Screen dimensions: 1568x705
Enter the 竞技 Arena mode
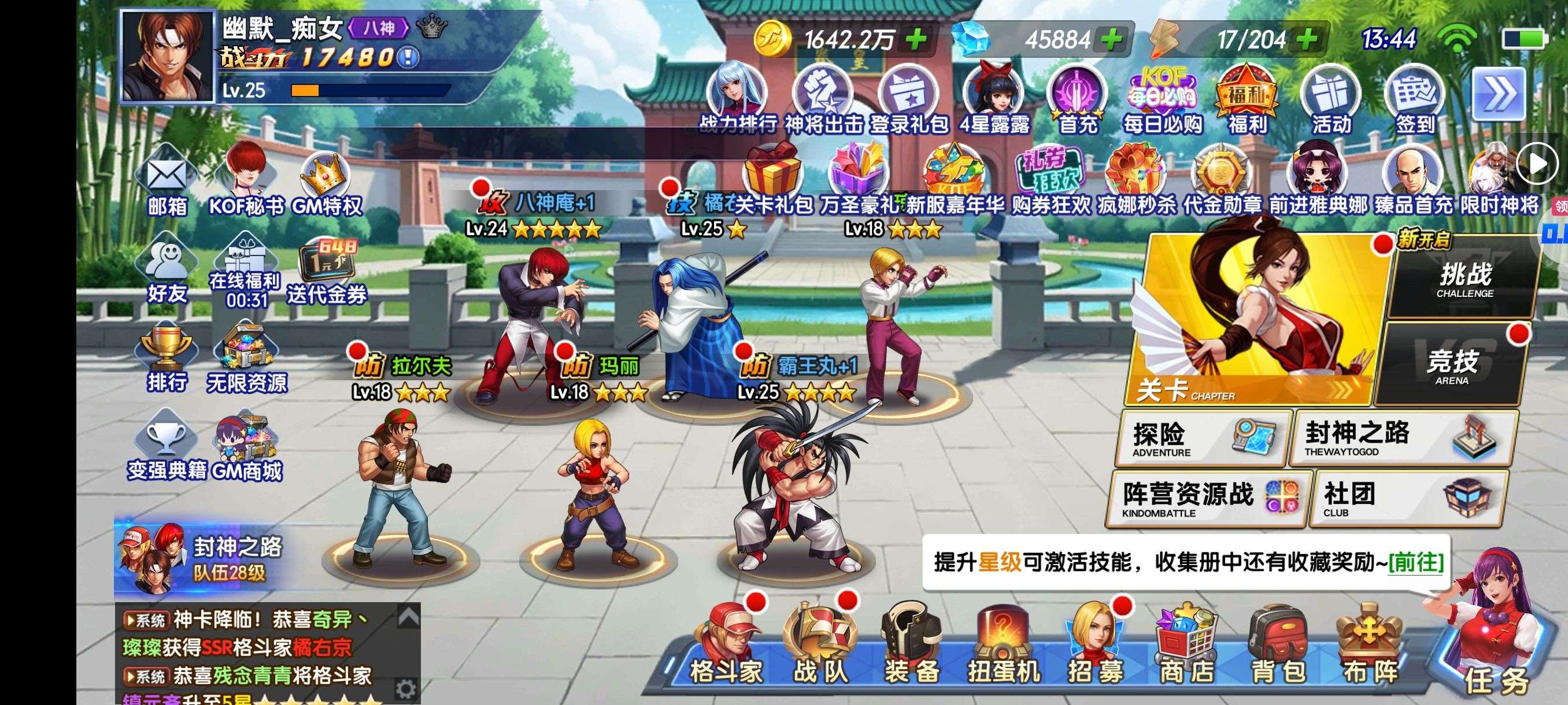coord(1452,365)
